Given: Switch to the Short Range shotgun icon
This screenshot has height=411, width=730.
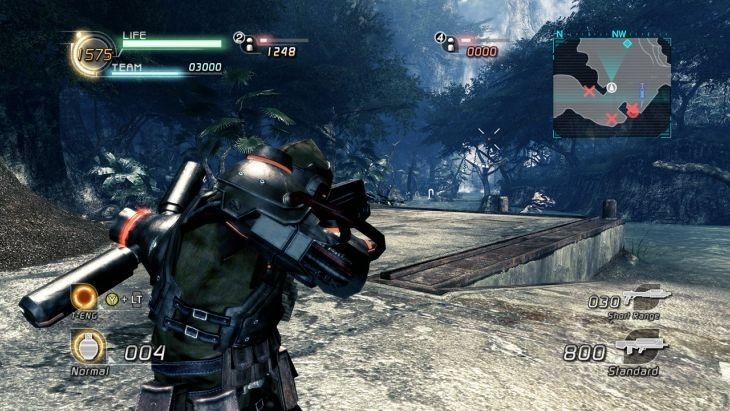Looking at the screenshot, I should coord(642,296).
